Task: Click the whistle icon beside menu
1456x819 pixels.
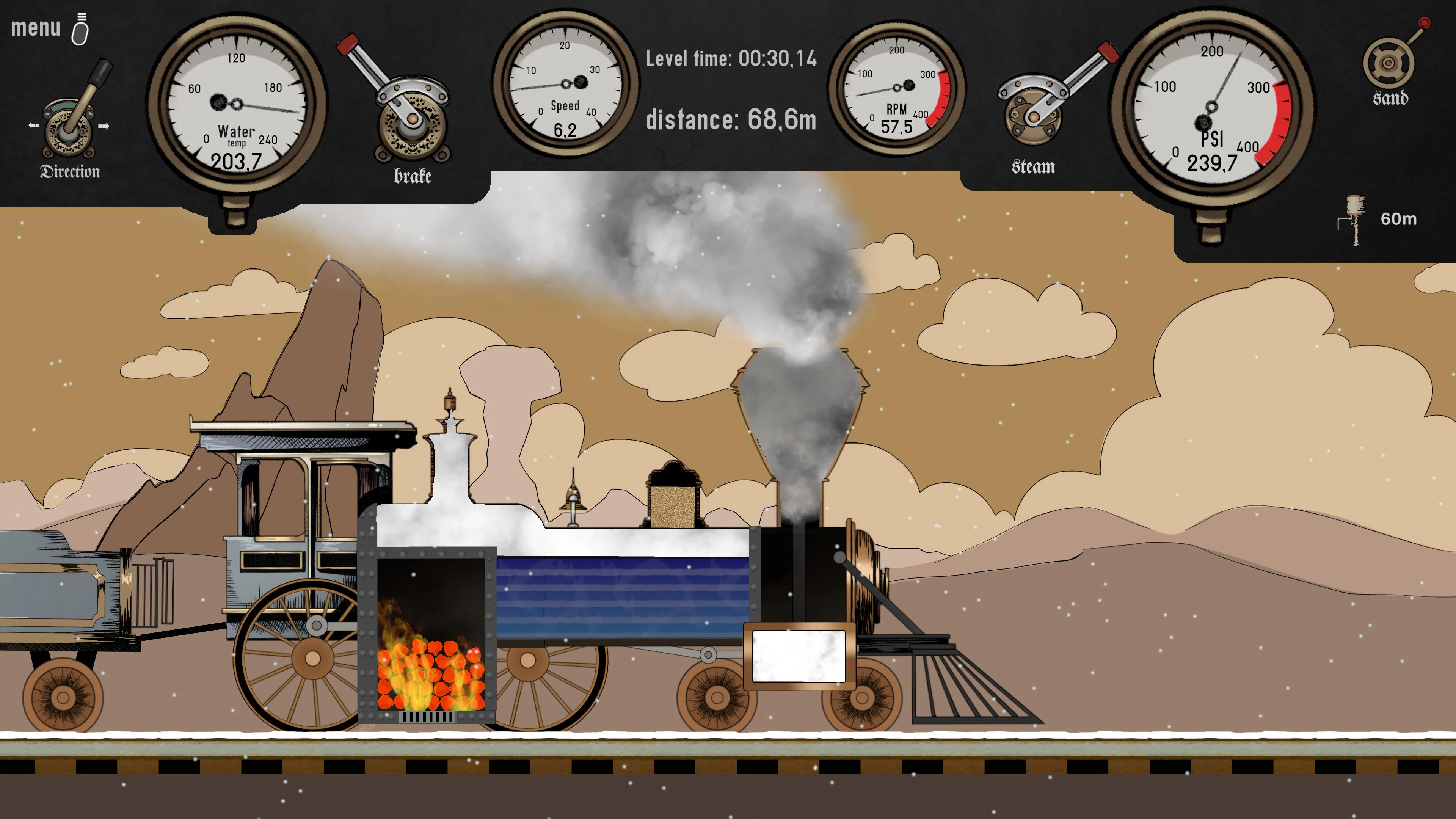Action: point(81,31)
